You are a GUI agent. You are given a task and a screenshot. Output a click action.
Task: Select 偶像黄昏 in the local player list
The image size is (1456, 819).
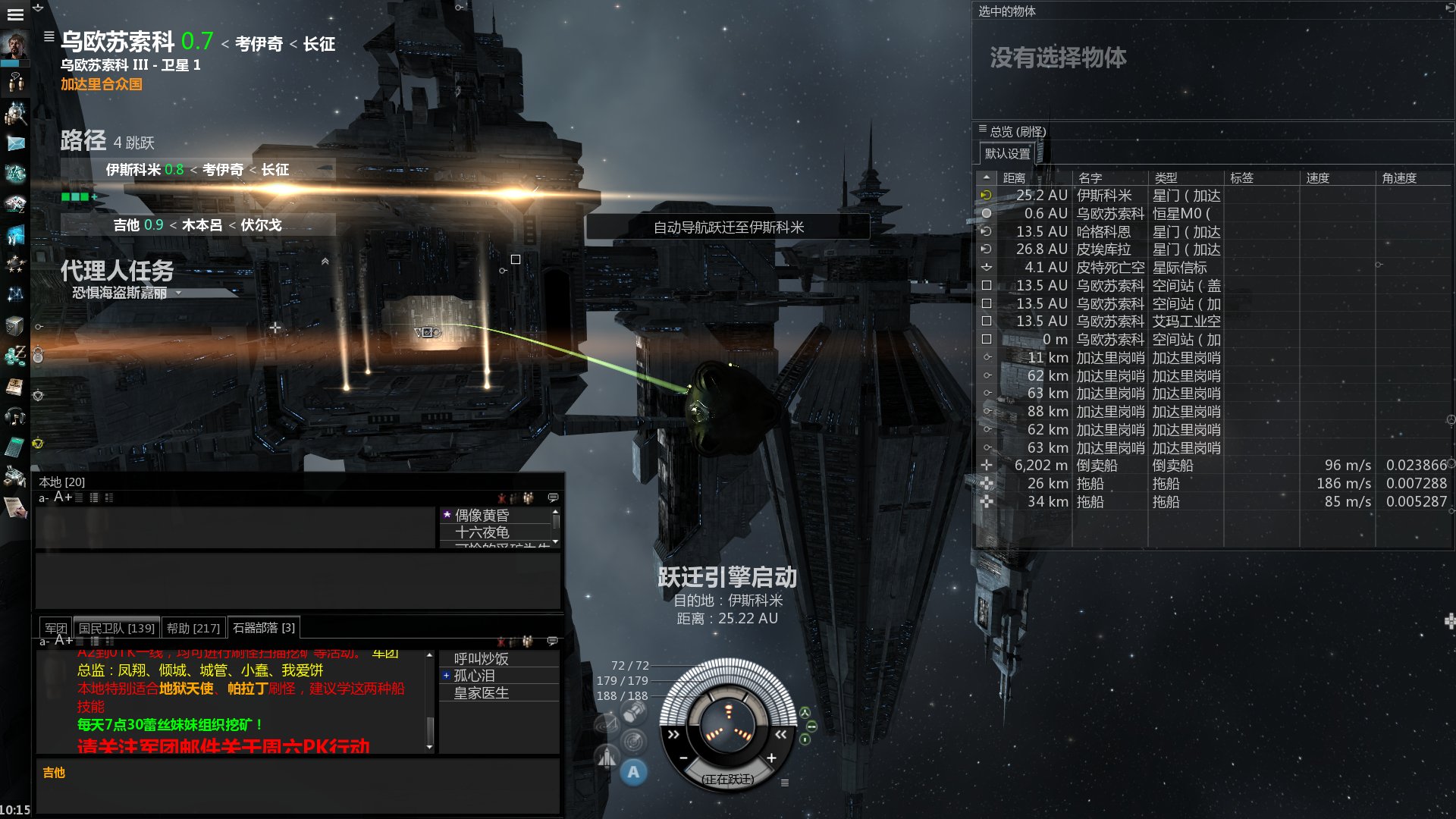[482, 516]
